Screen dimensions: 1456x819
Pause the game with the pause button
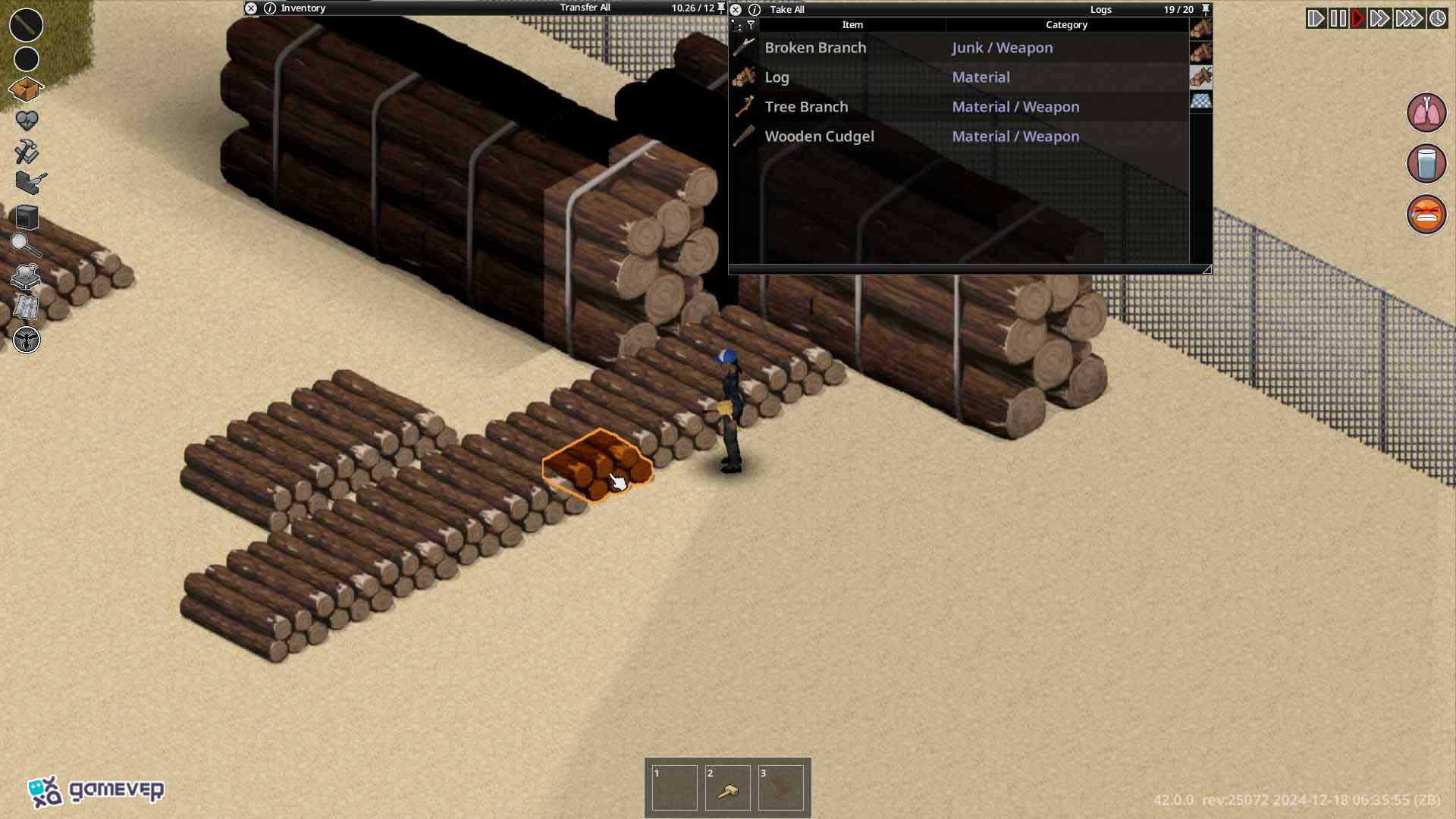point(1338,18)
